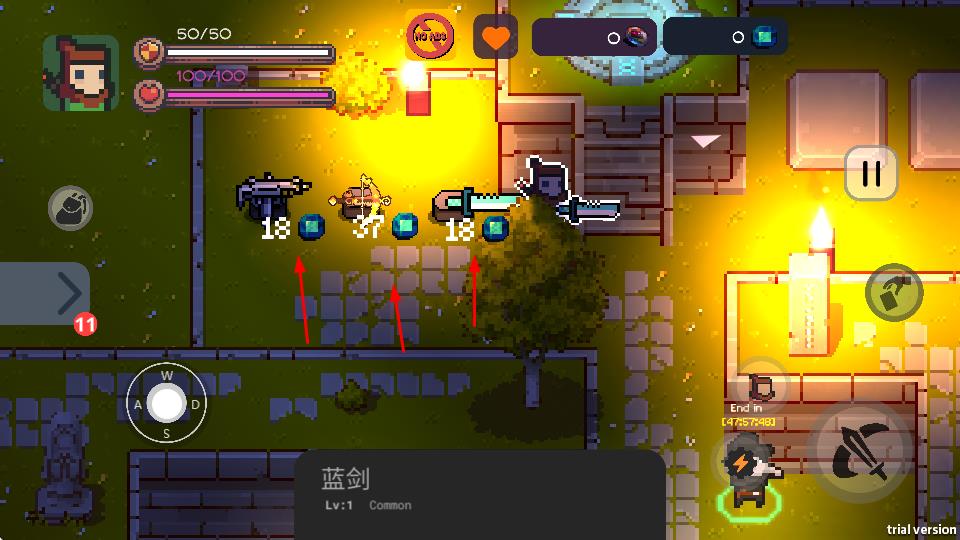This screenshot has height=540, width=960.
Task: Click the orange heart icon
Action: (495, 38)
